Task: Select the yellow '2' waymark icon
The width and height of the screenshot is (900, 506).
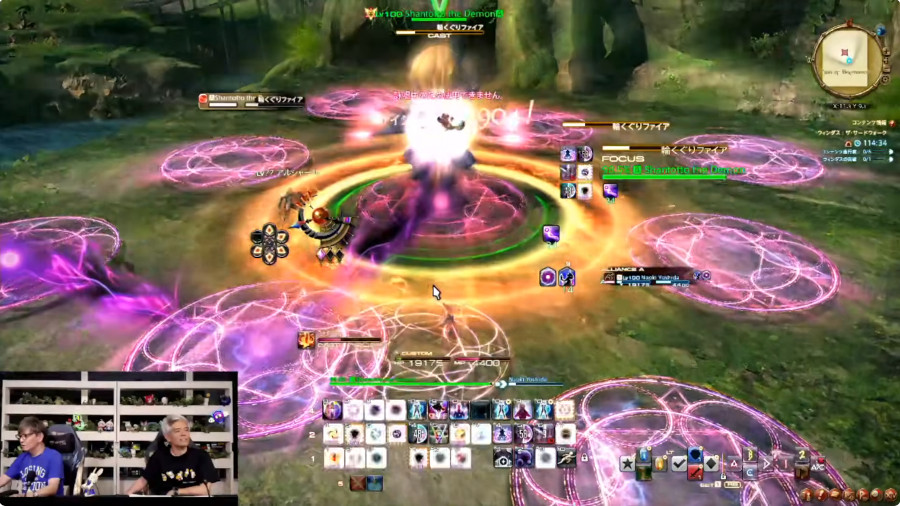Action: tap(802, 456)
